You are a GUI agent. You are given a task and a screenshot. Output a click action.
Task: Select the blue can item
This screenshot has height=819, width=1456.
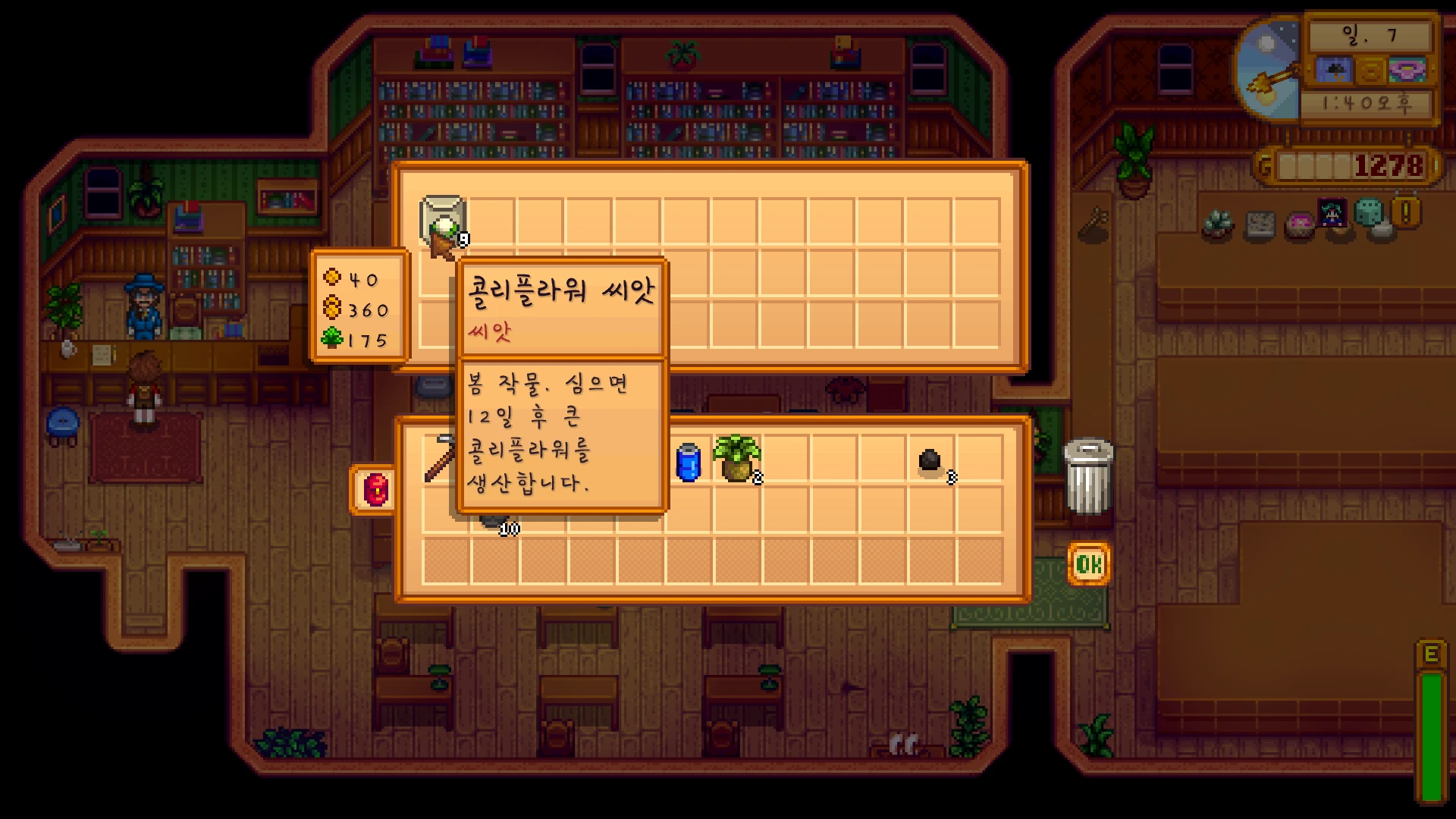click(688, 462)
